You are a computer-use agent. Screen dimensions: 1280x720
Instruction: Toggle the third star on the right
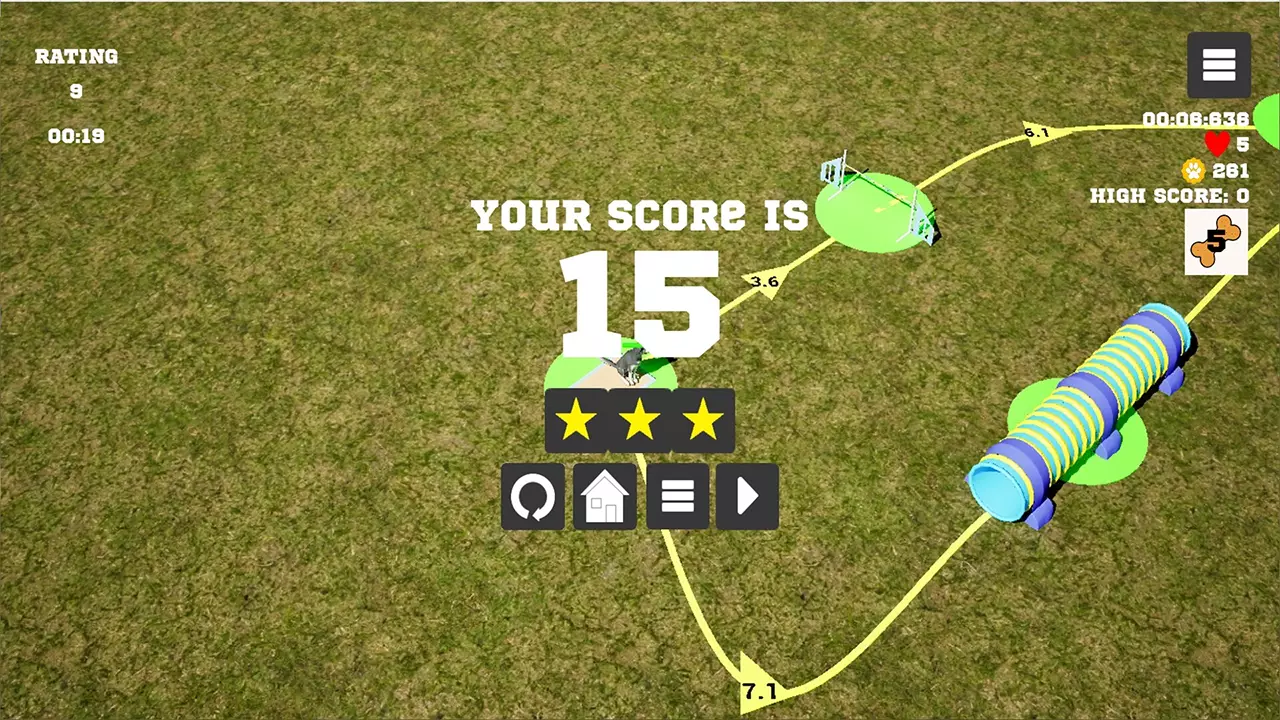(x=703, y=420)
